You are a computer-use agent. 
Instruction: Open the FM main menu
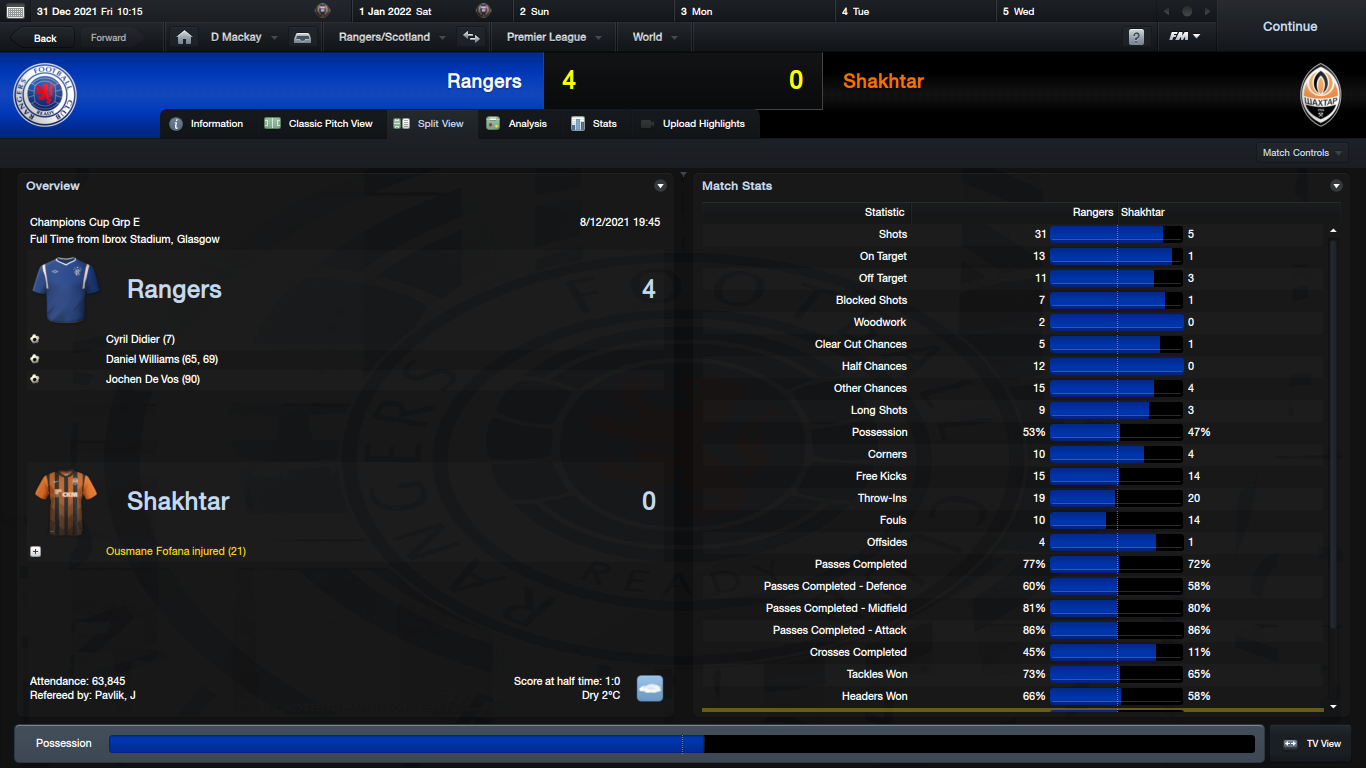1185,37
